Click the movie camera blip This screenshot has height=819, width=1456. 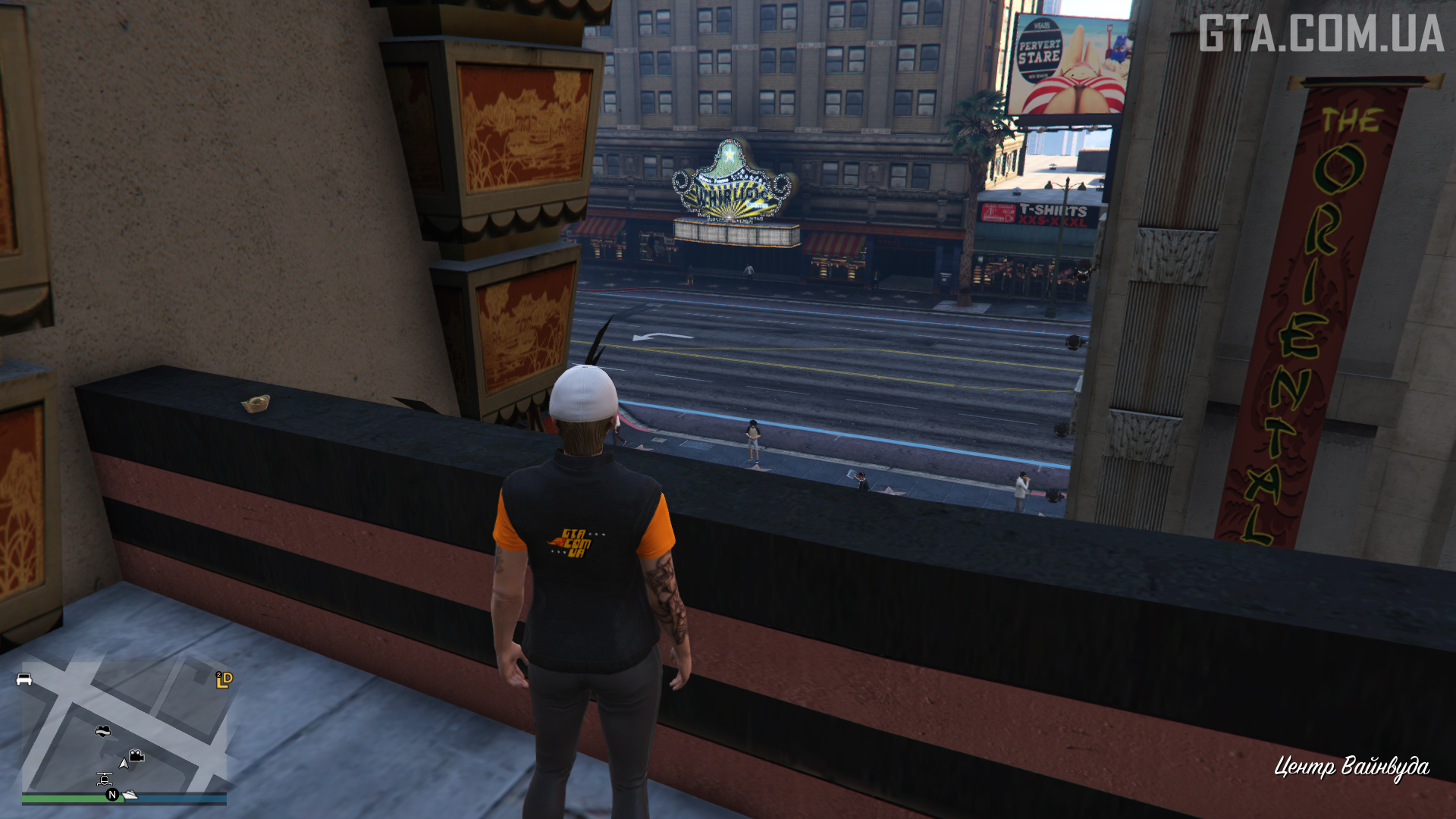coord(136,756)
